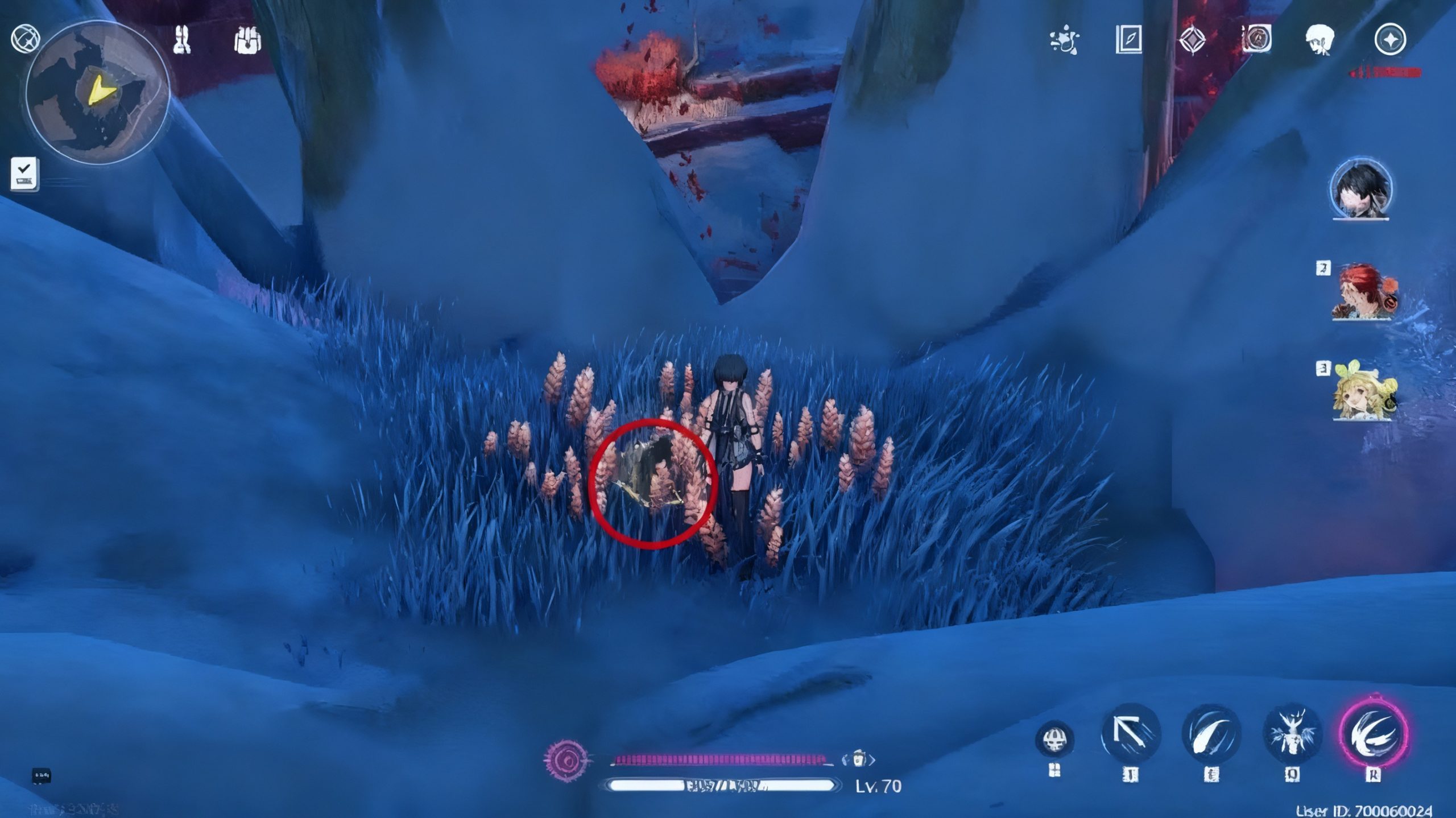Use the small skull-helmet utility icon

tap(1054, 739)
